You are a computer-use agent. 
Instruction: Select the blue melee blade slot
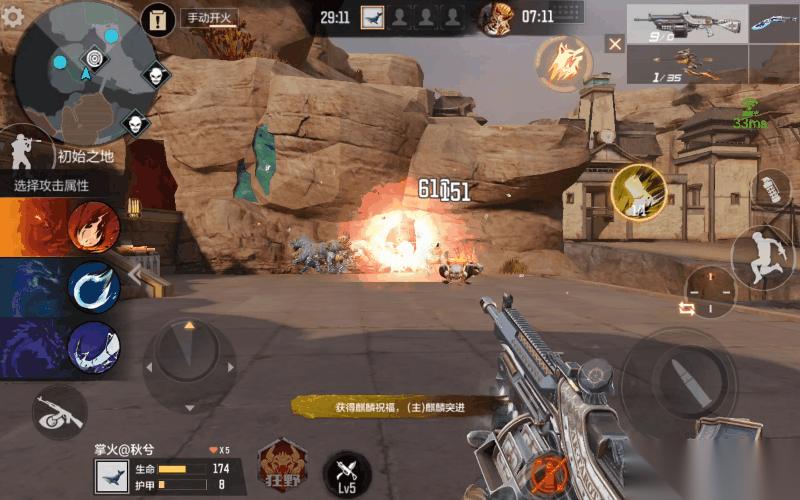coord(773,22)
